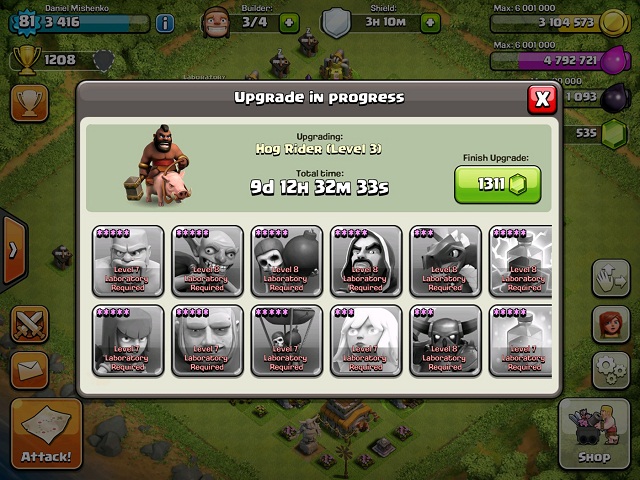Image resolution: width=640 pixels, height=480 pixels.
Task: Tap the P.E.K.K.A troop tile
Action: 445,340
